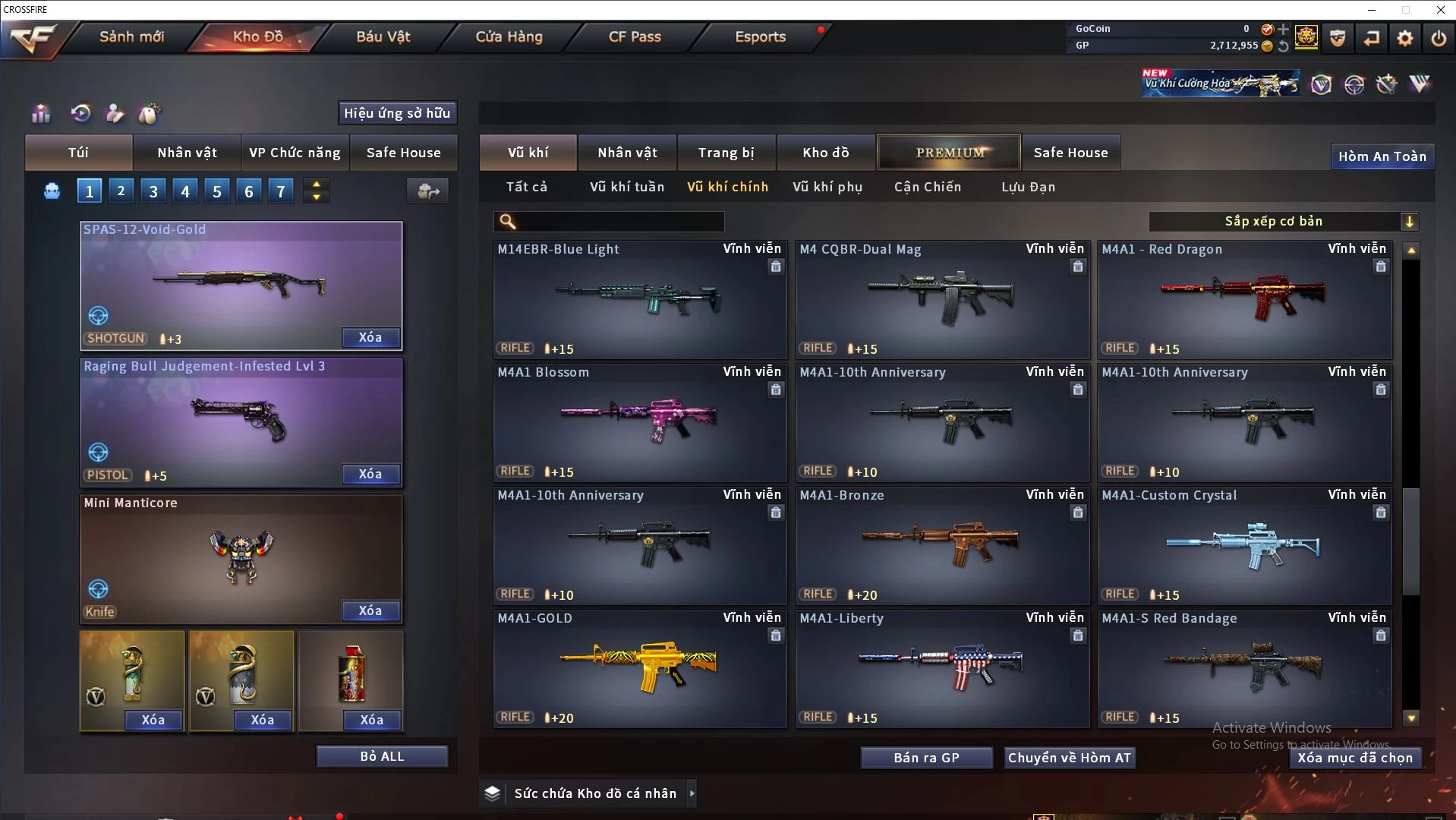This screenshot has height=820, width=1456.
Task: Show the Cận Chiến melee category
Action: pos(928,187)
